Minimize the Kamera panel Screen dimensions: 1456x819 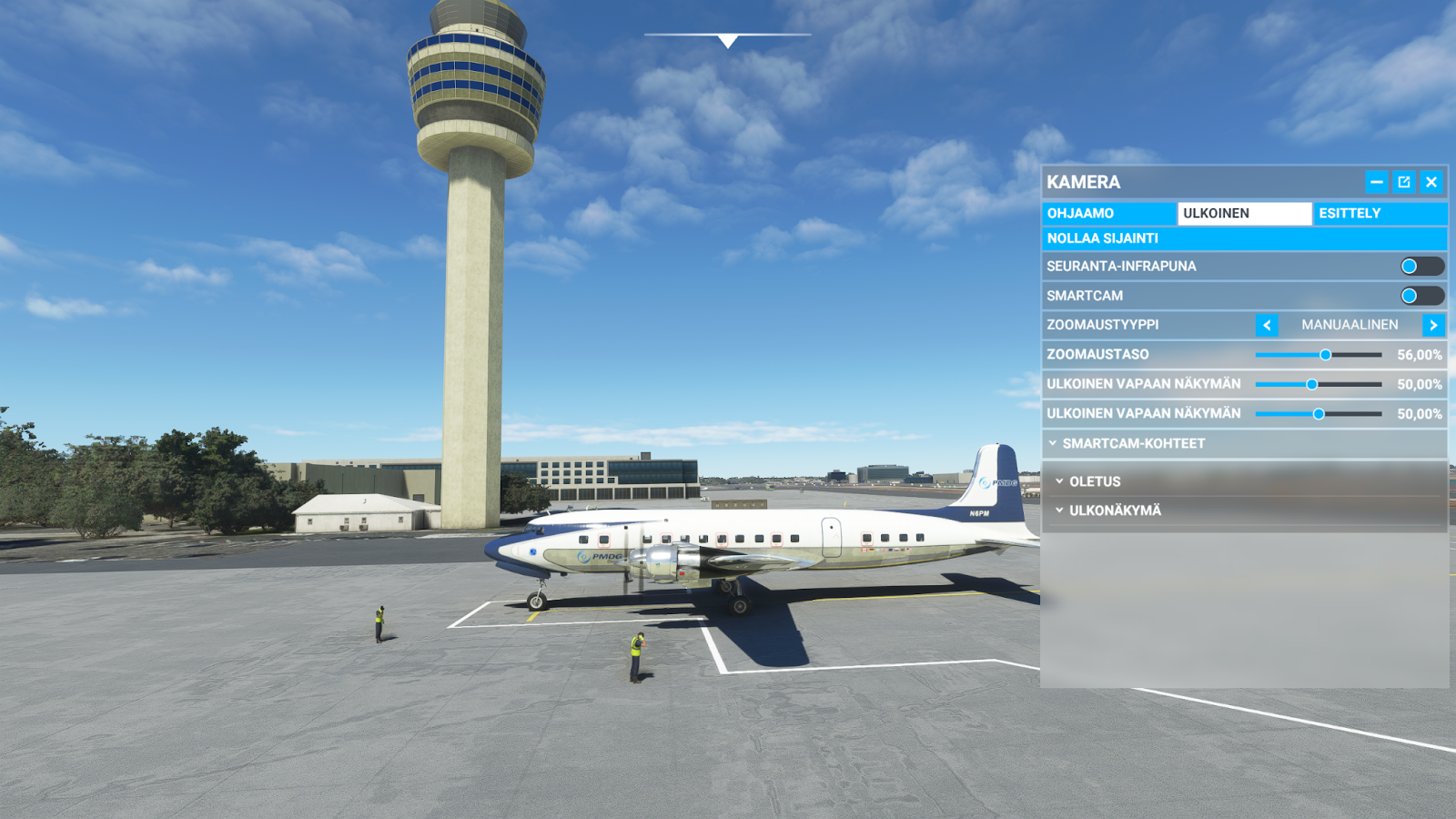pos(1377,182)
